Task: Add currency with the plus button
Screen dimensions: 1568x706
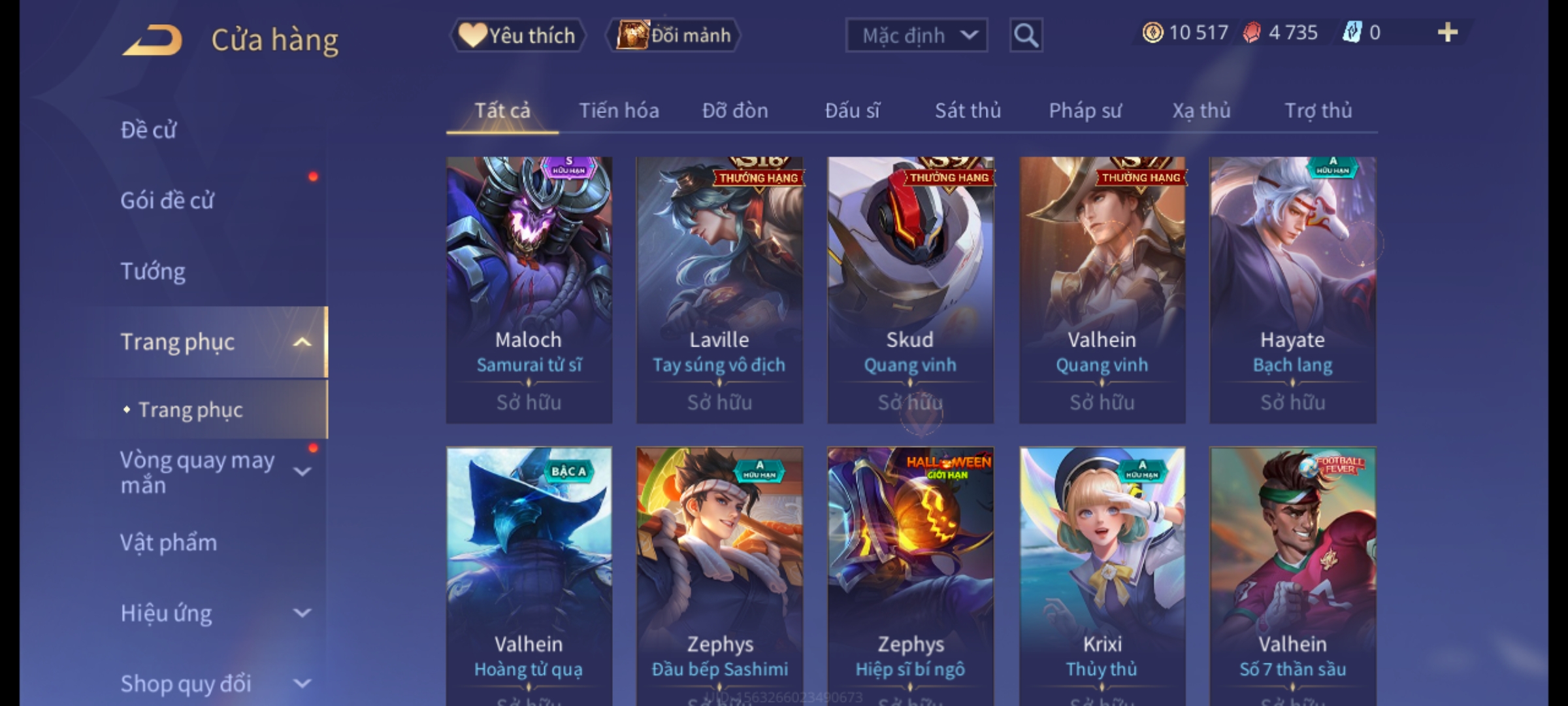Action: pyautogui.click(x=1447, y=33)
